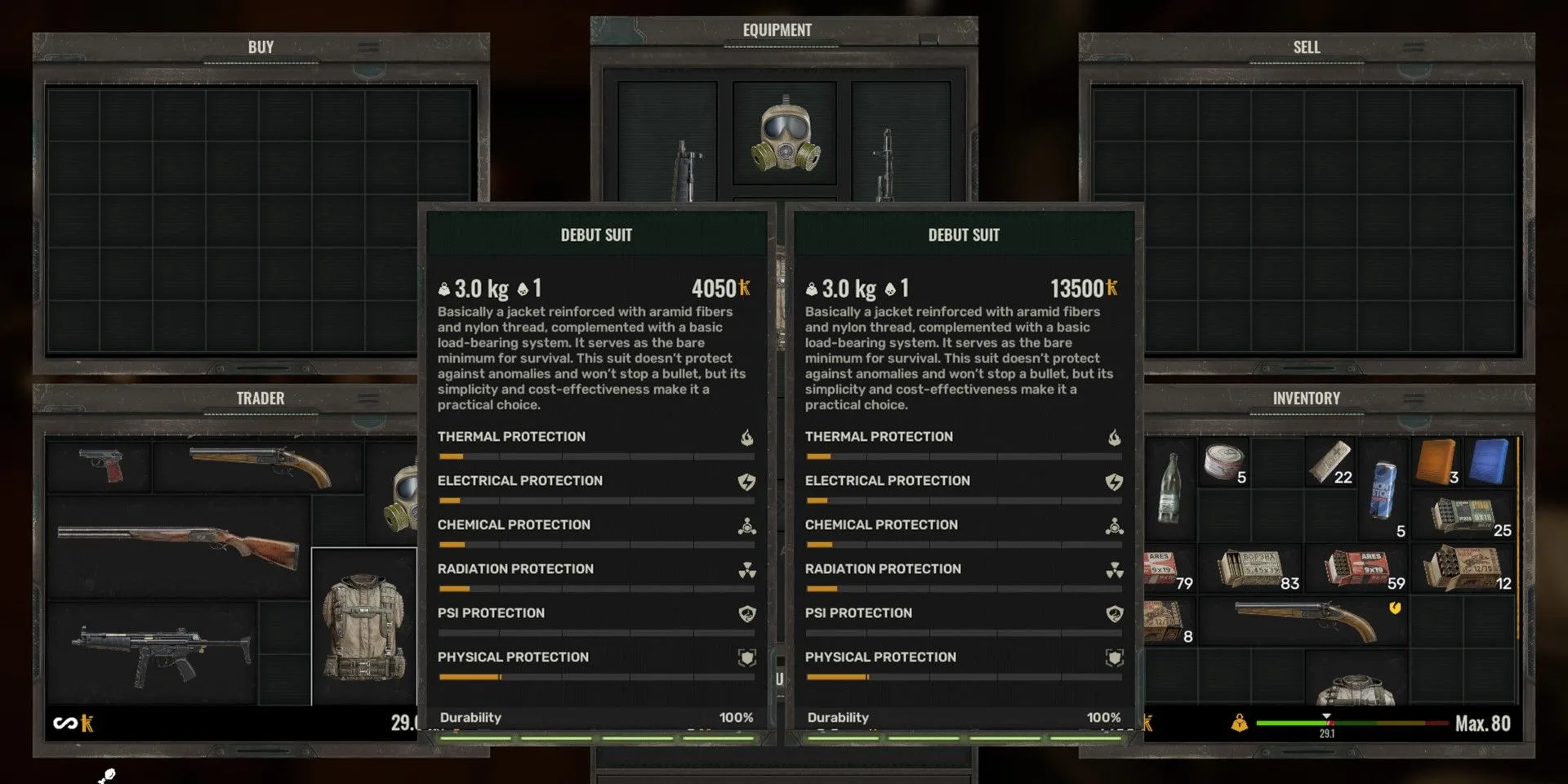Select the Trader panel header
This screenshot has height=784, width=1568.
point(260,399)
